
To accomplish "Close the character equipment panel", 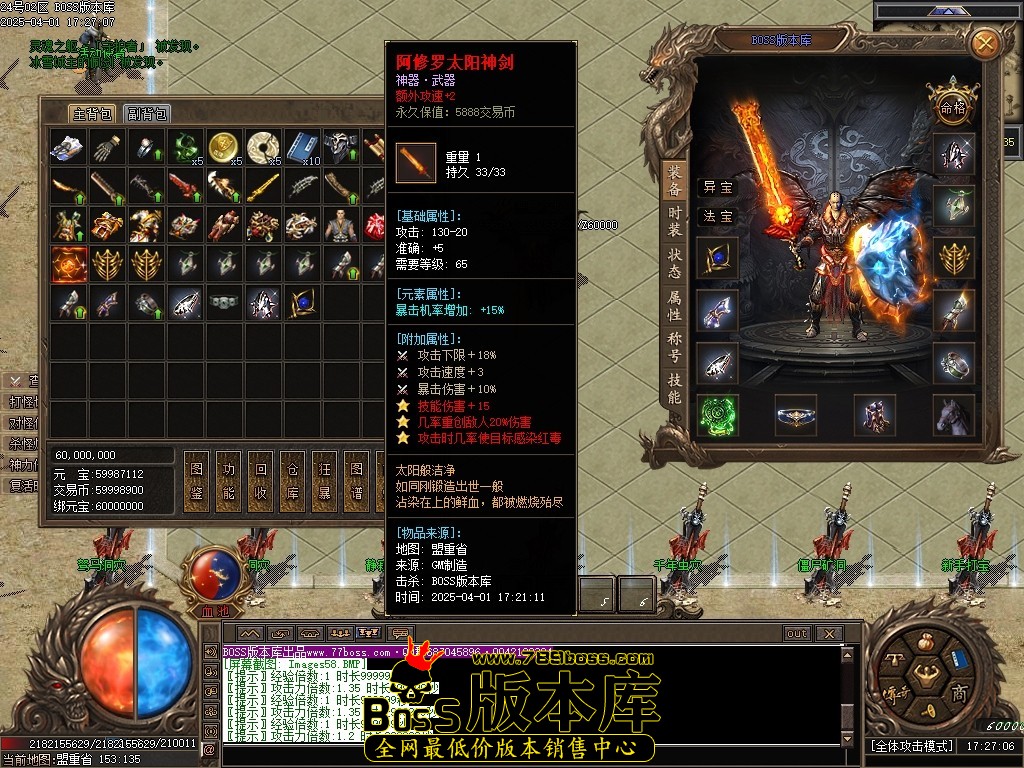I will 985,44.
